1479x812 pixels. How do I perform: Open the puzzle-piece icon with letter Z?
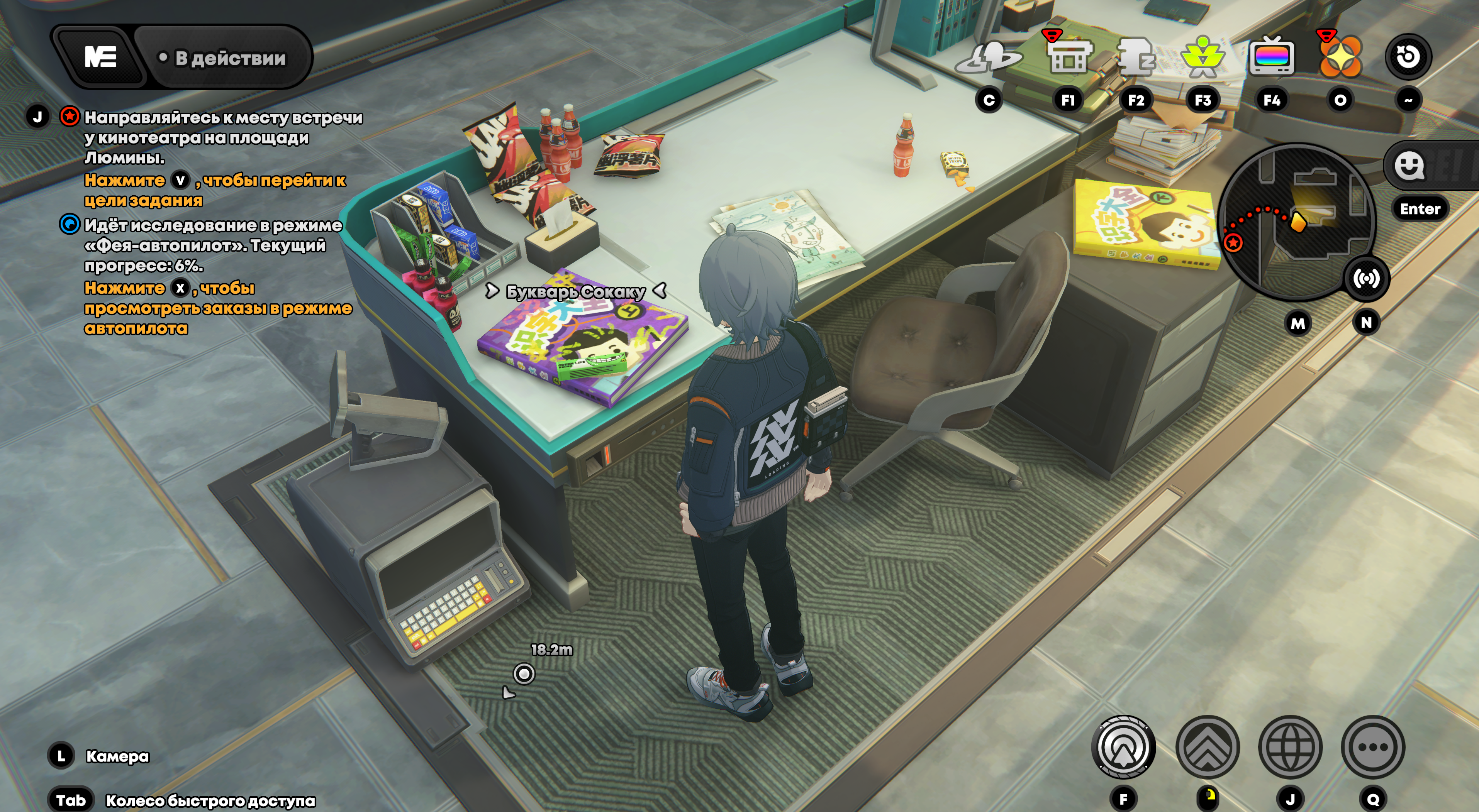[x=1136, y=57]
